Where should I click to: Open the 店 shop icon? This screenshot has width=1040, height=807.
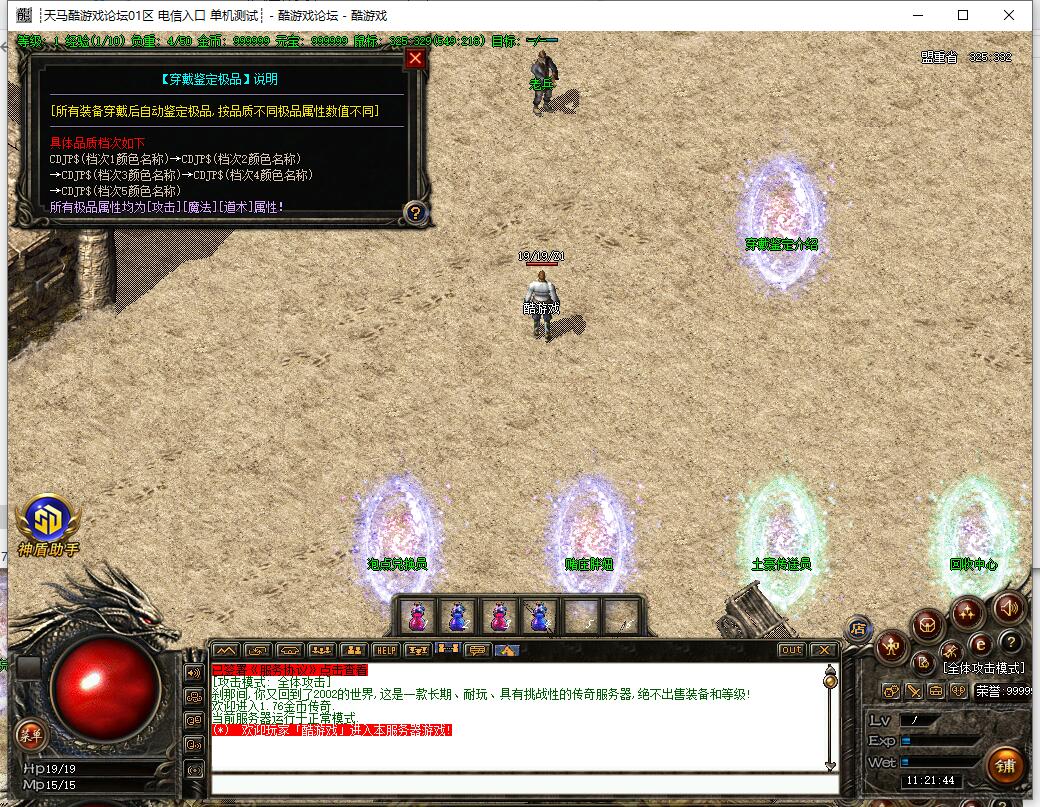[858, 629]
